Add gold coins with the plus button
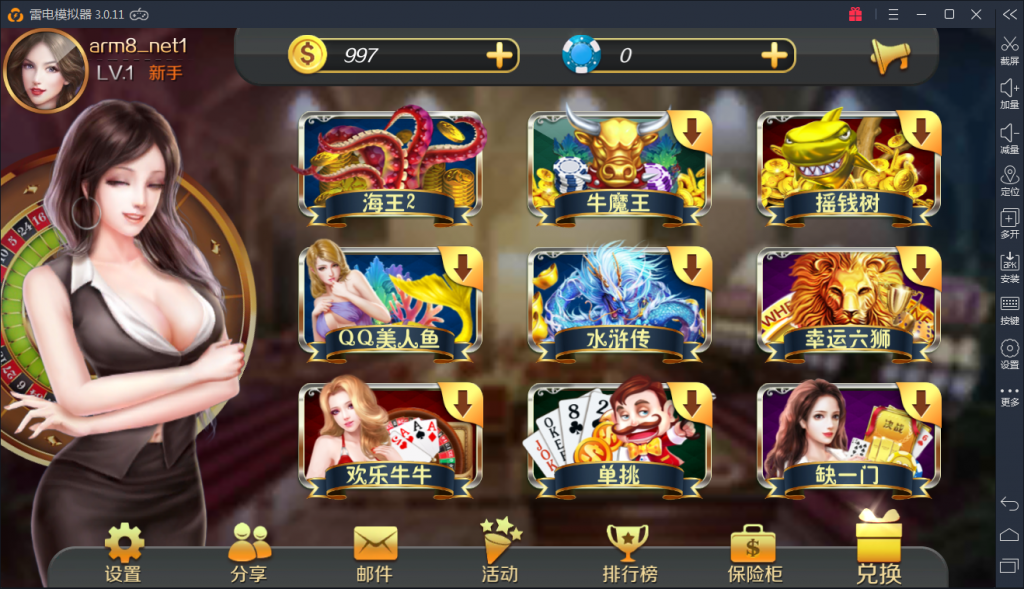Image resolution: width=1024 pixels, height=589 pixels. (x=500, y=55)
